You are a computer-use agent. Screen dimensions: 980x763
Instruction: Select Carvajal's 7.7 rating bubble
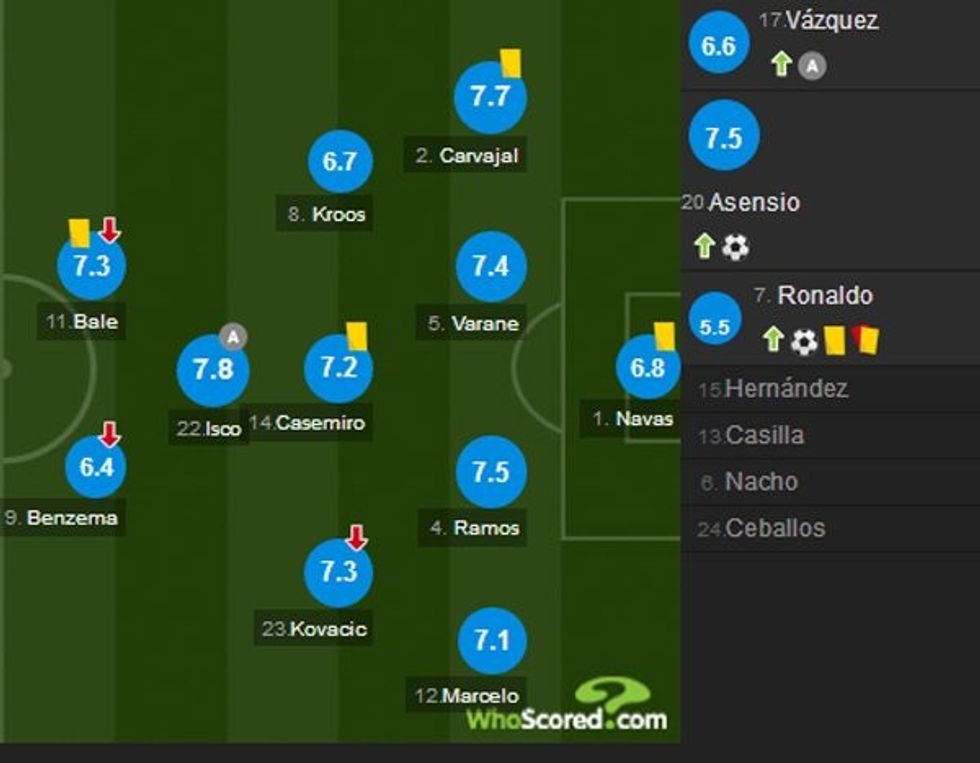pyautogui.click(x=490, y=97)
